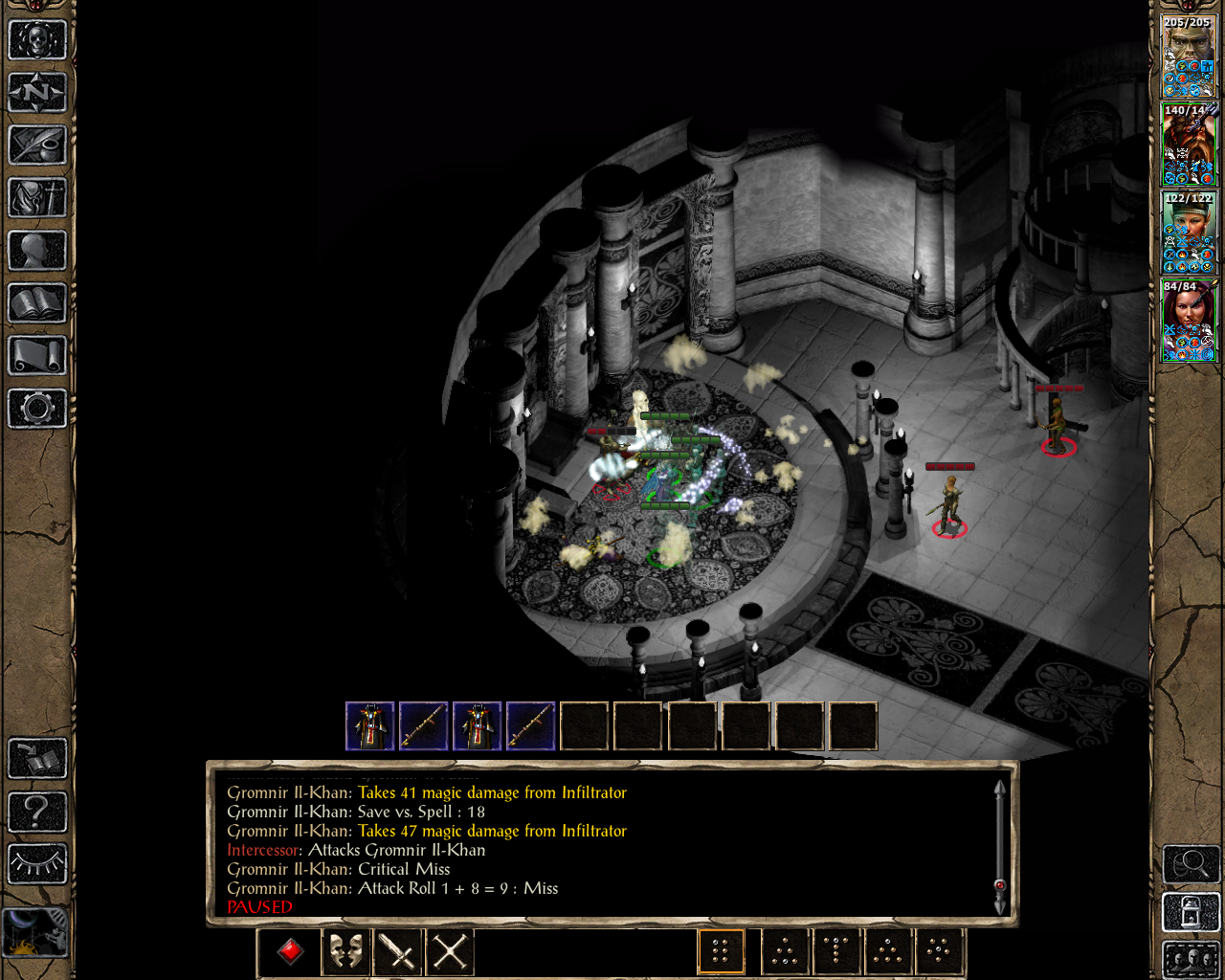
Task: Click the dialogue masks icon
Action: click(344, 951)
